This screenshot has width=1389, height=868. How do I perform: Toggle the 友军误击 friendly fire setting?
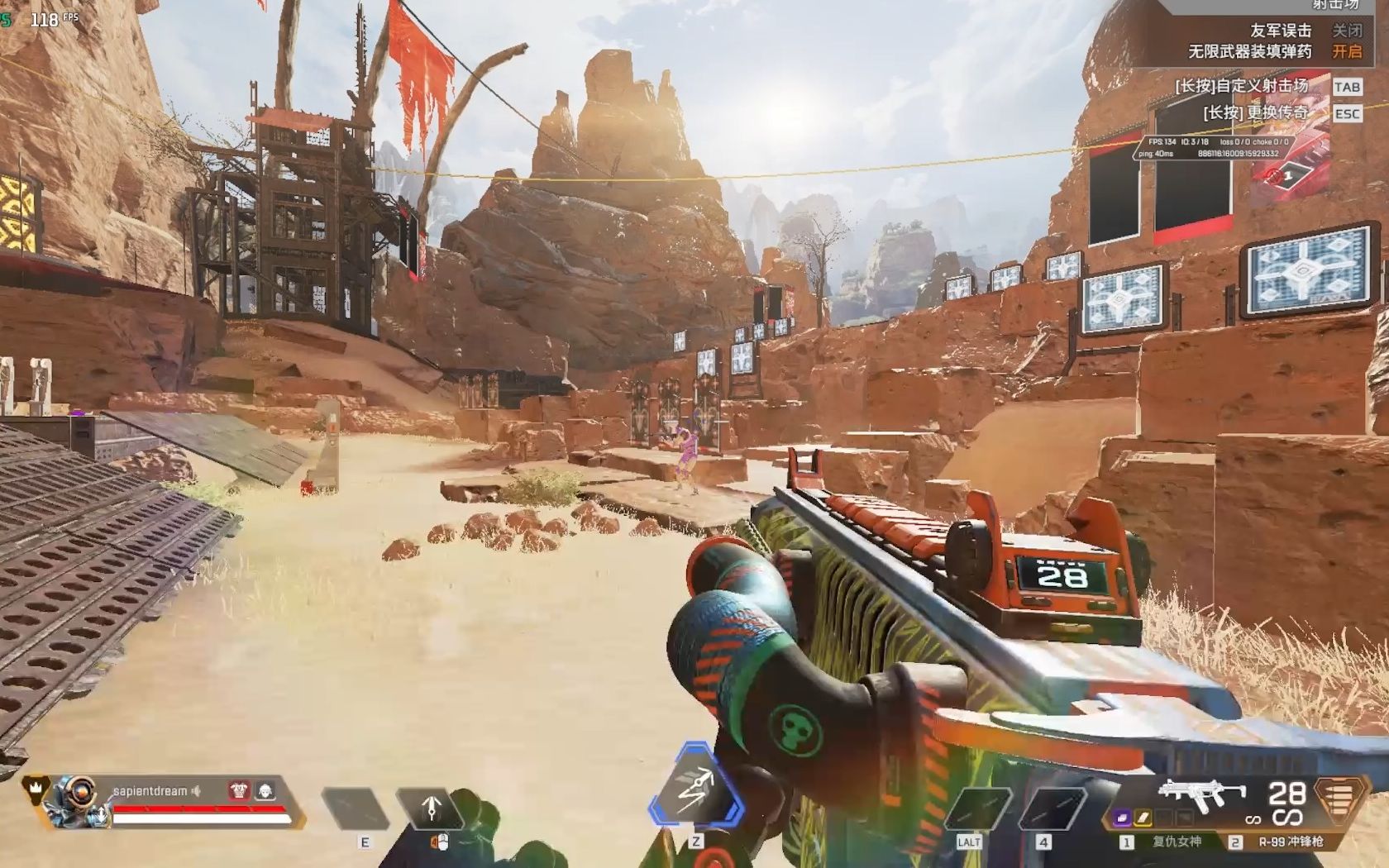(1346, 31)
